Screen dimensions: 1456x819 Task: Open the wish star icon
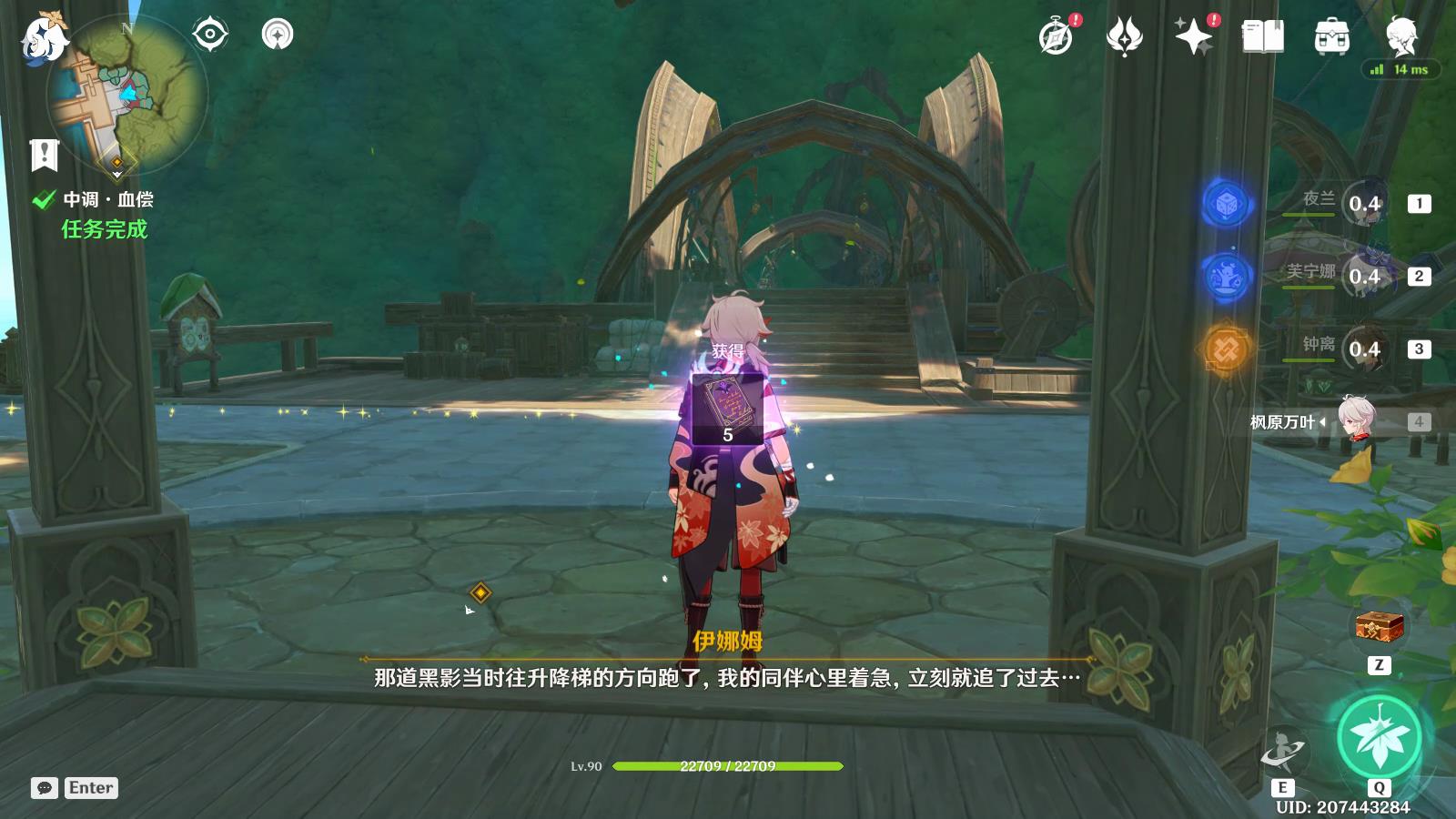click(x=1193, y=37)
